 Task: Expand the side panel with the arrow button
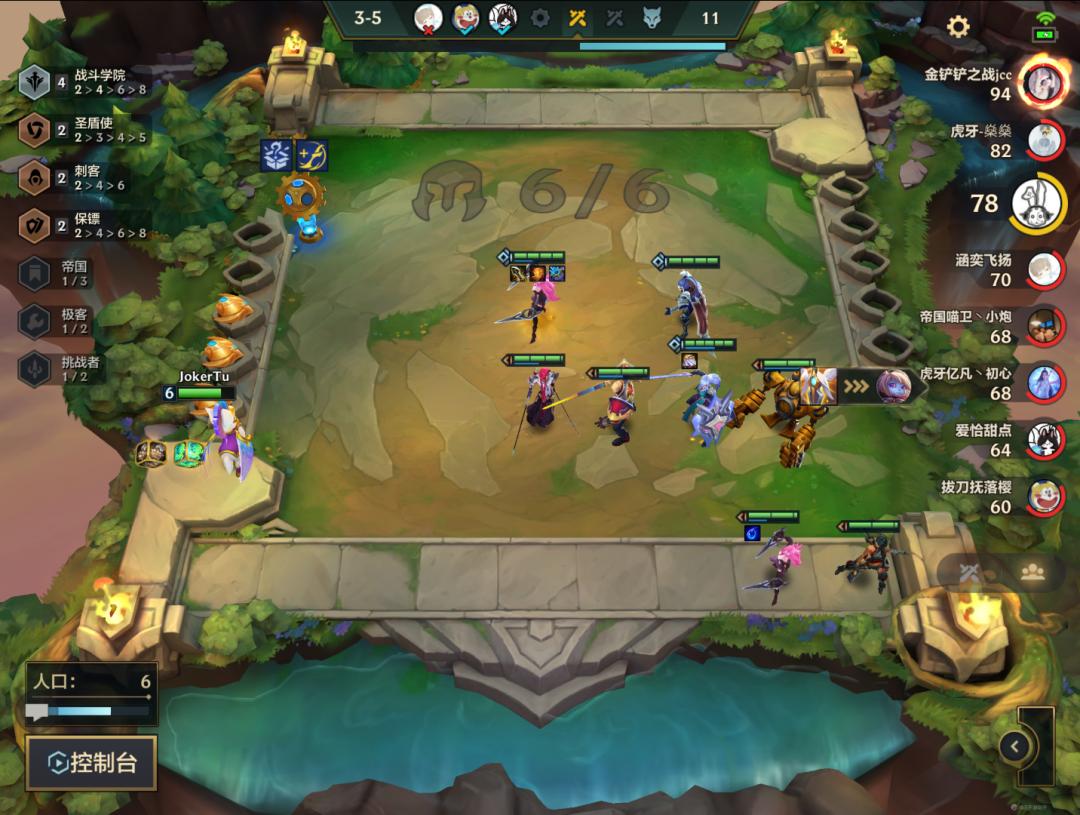(x=1015, y=746)
